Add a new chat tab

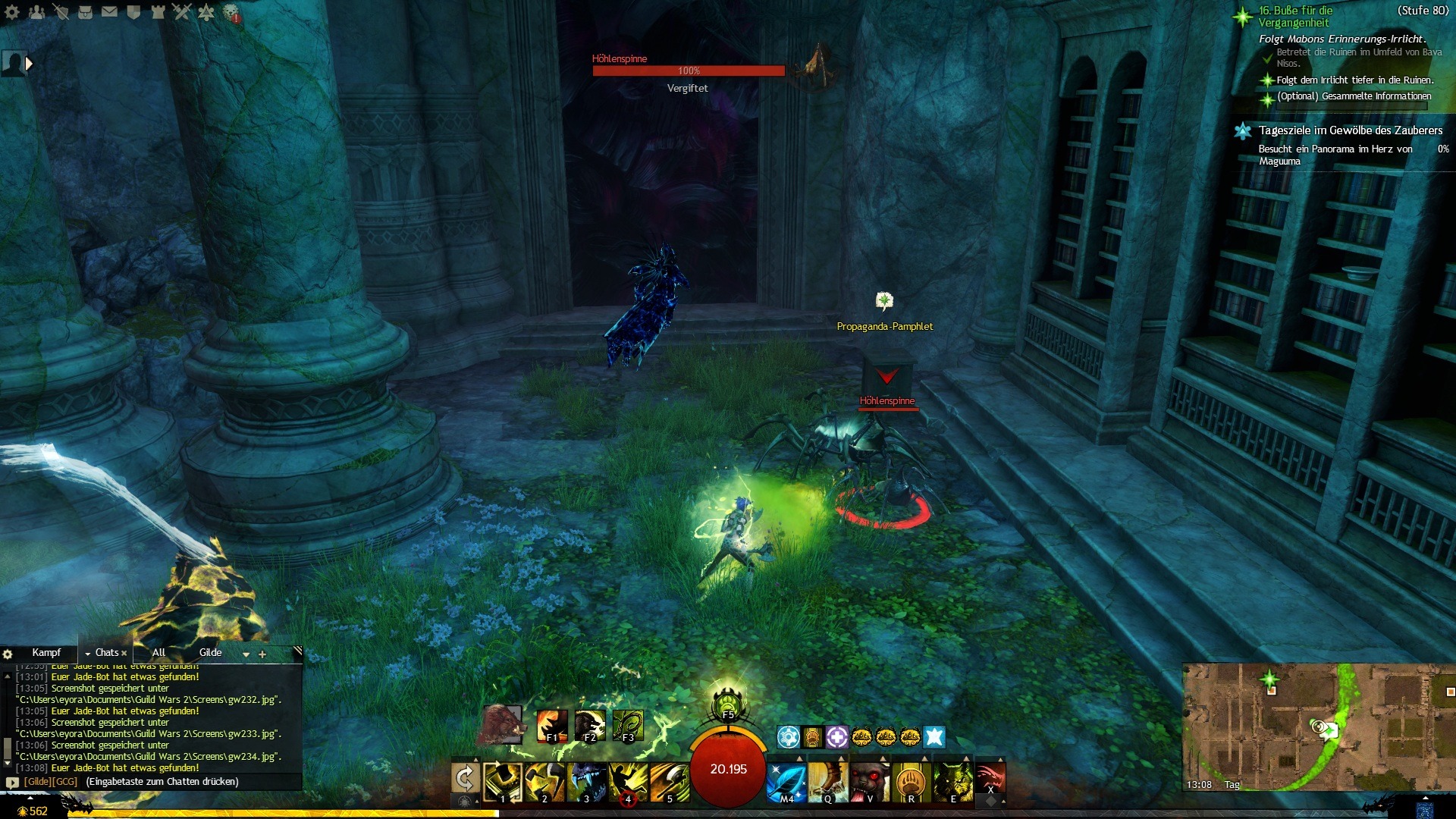pos(262,654)
